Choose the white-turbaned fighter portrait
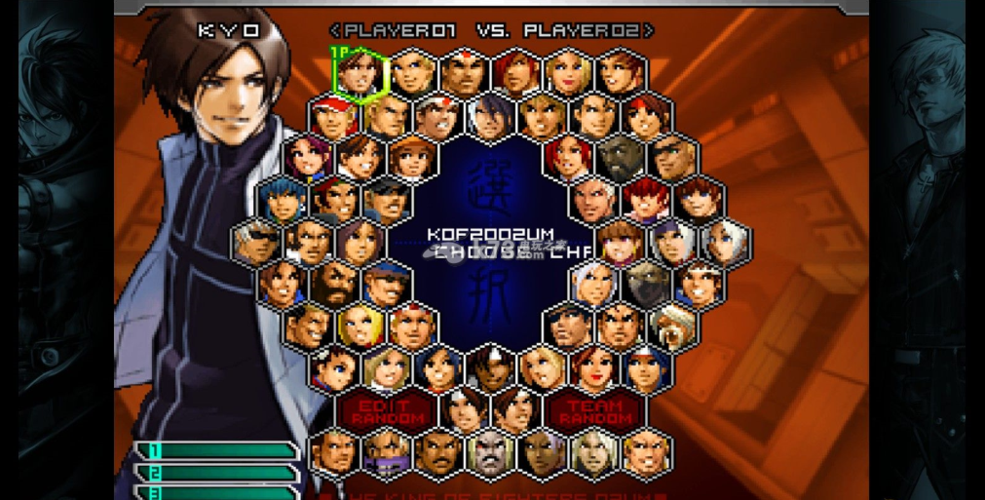985x500 pixels. pos(673,326)
